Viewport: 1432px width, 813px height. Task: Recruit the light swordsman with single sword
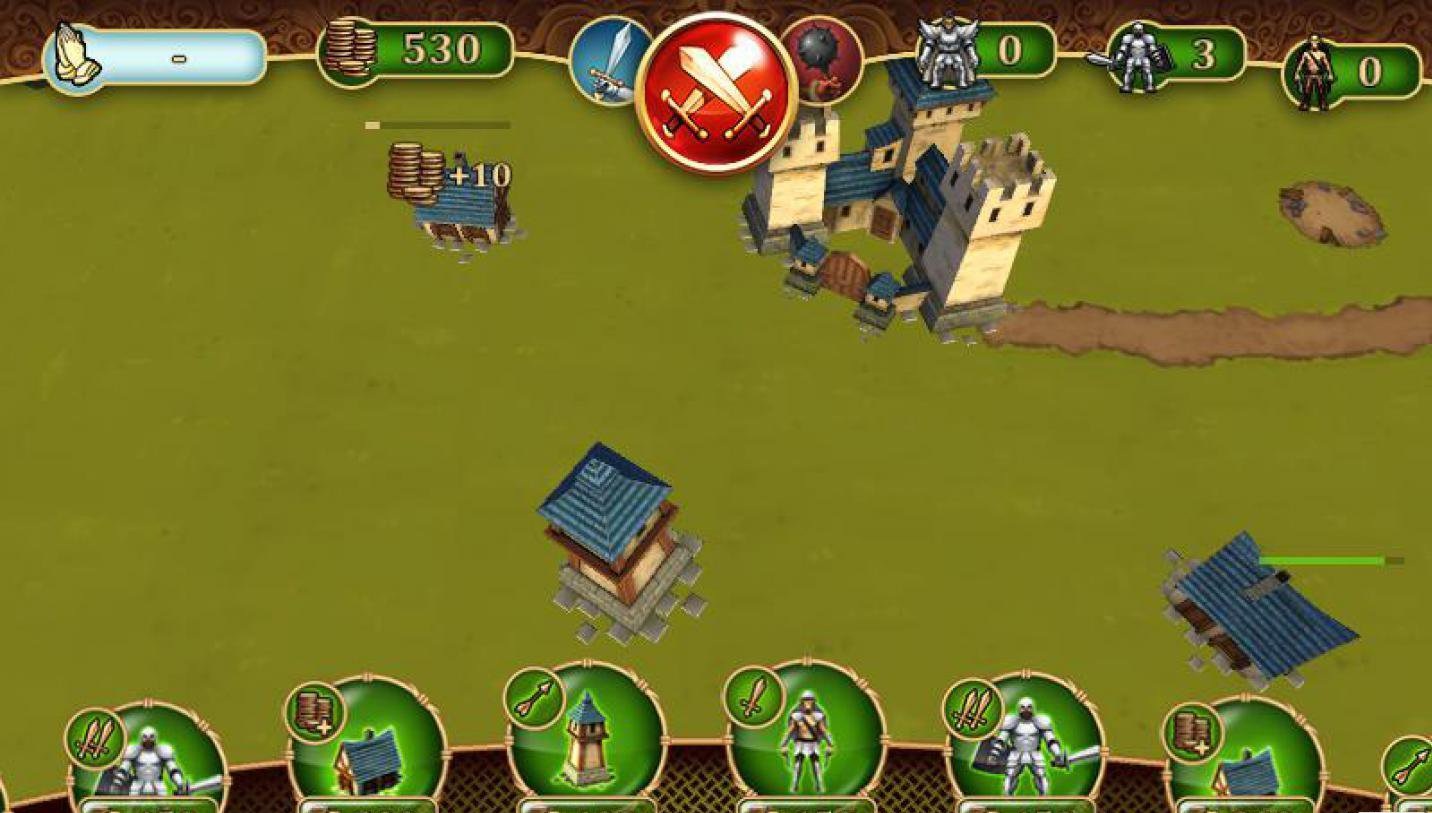[x=807, y=737]
